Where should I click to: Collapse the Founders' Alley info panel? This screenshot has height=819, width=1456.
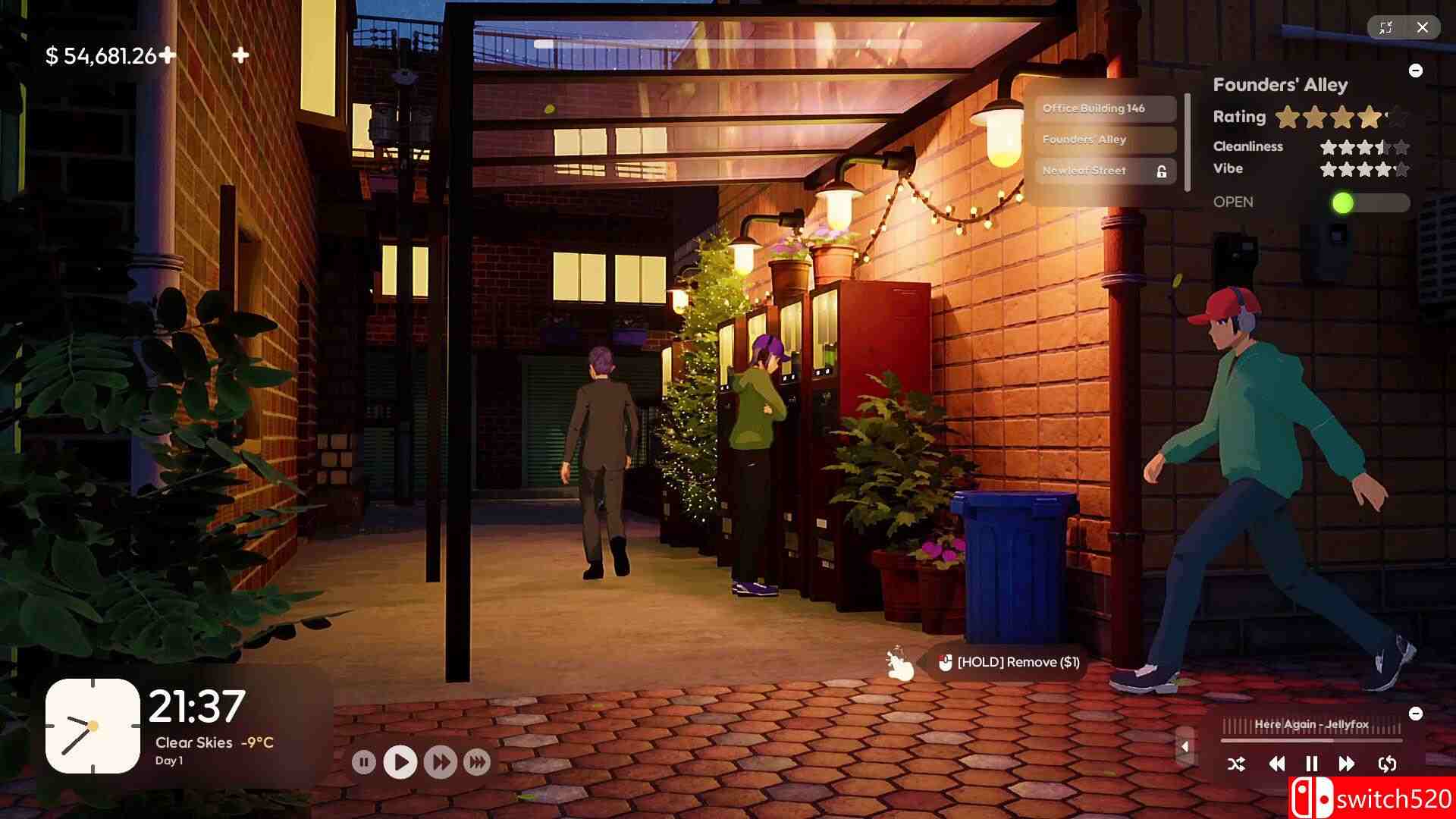click(1417, 70)
